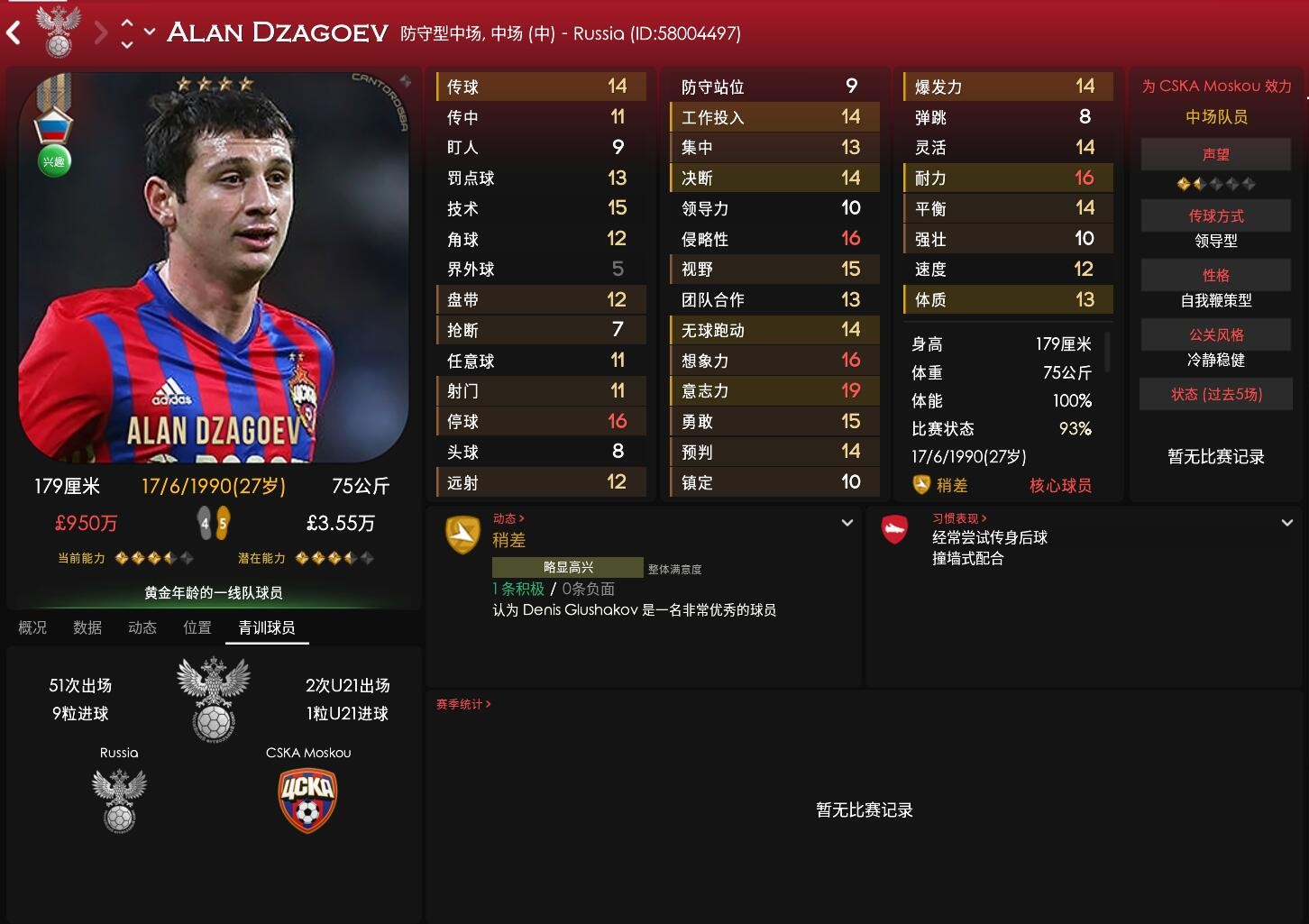Click the 状态 (过去5场) button
This screenshot has width=1309, height=924.
[x=1215, y=394]
